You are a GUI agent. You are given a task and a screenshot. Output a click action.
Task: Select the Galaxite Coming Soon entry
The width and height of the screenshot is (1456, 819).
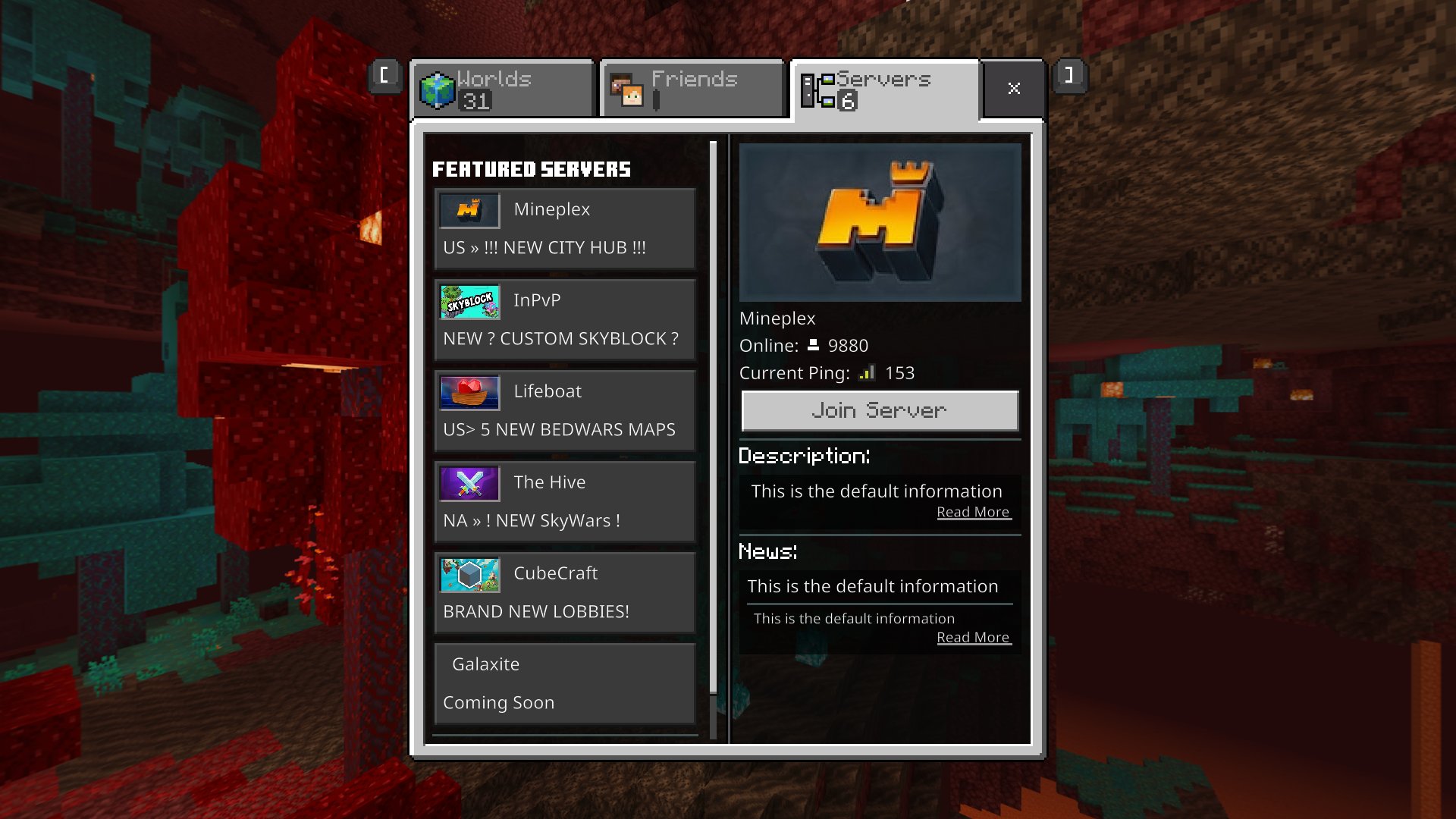564,682
